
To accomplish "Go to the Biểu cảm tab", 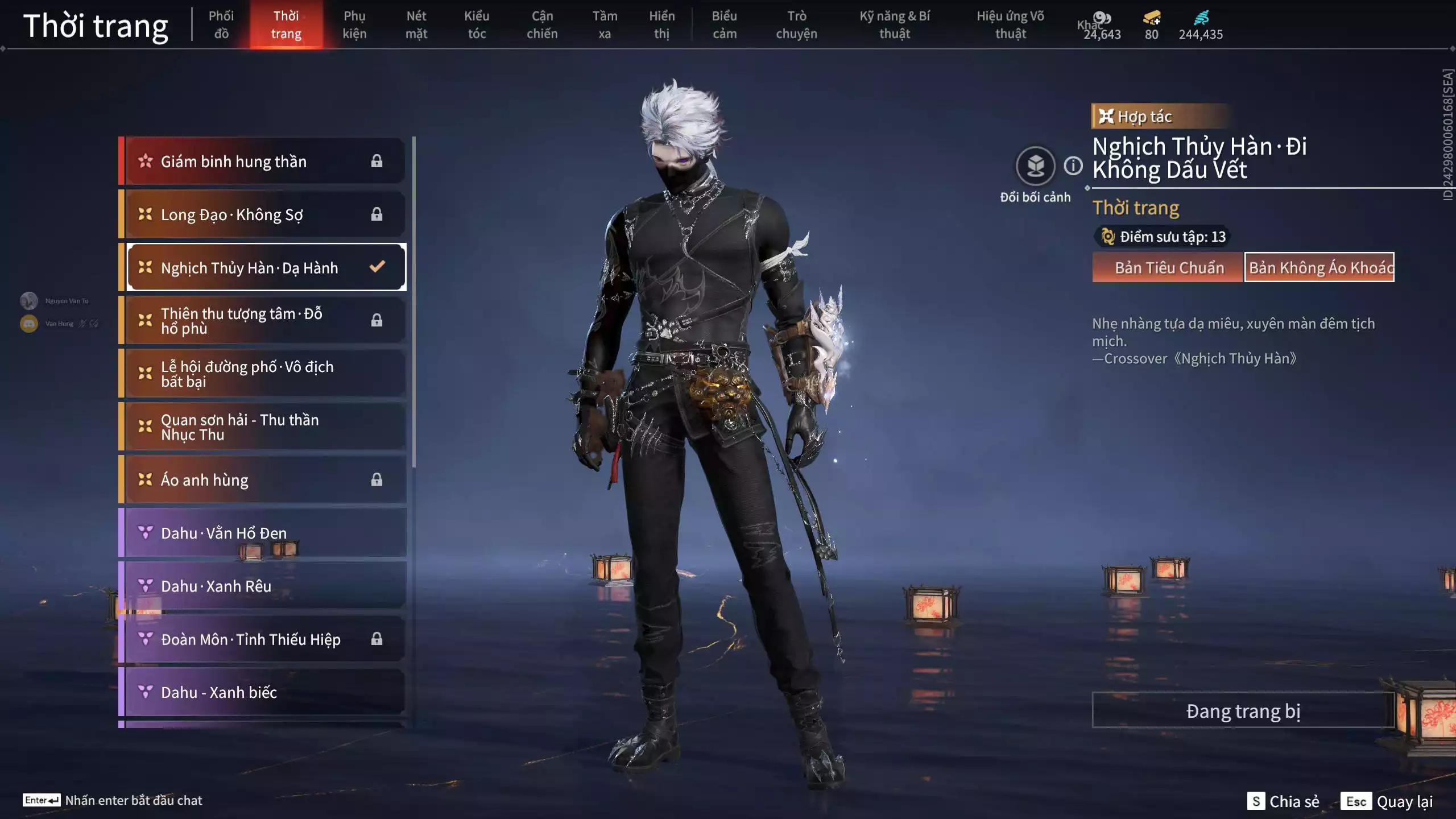I will pos(724,25).
